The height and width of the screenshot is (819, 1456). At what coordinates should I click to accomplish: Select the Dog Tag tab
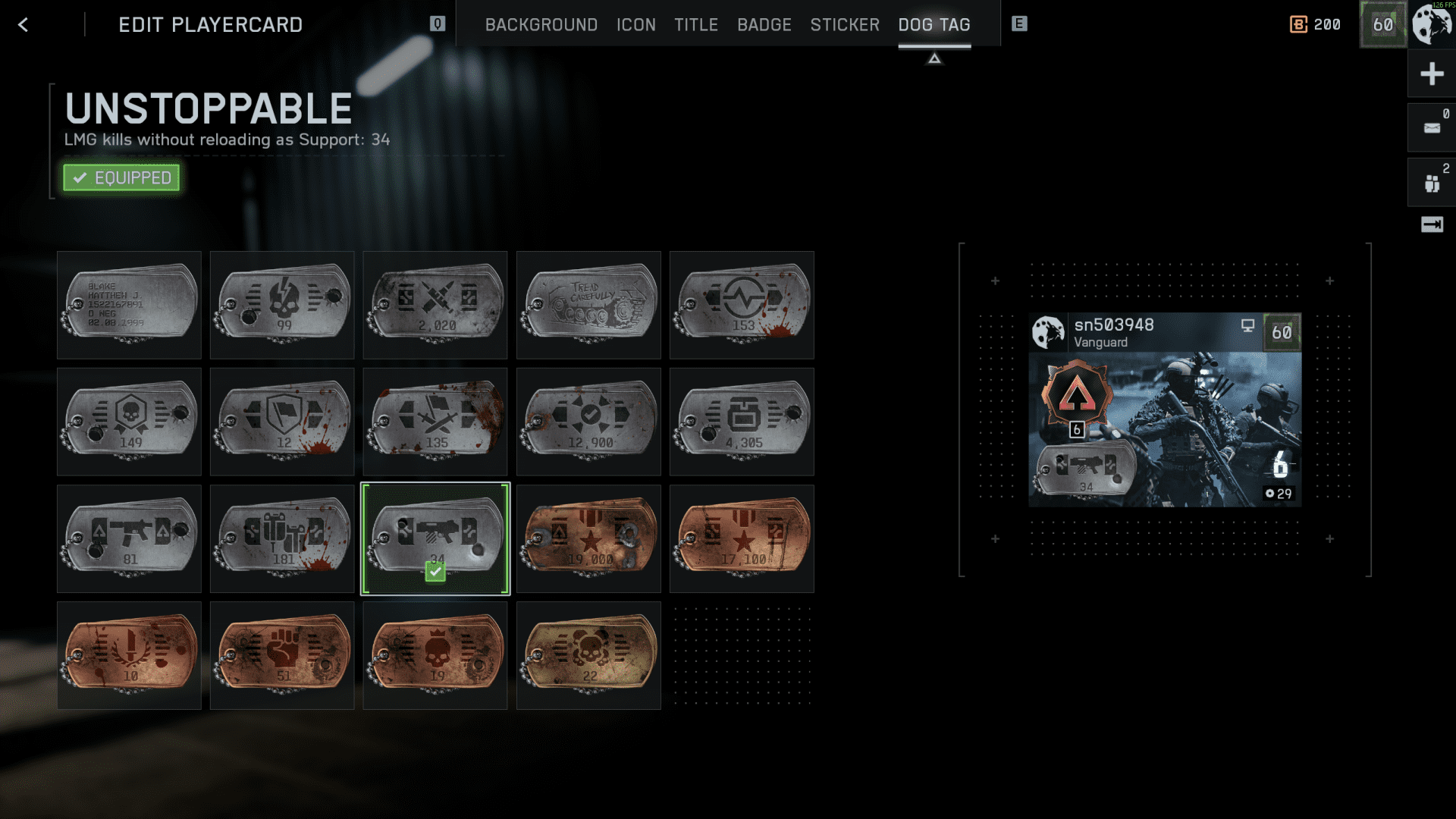(x=934, y=25)
